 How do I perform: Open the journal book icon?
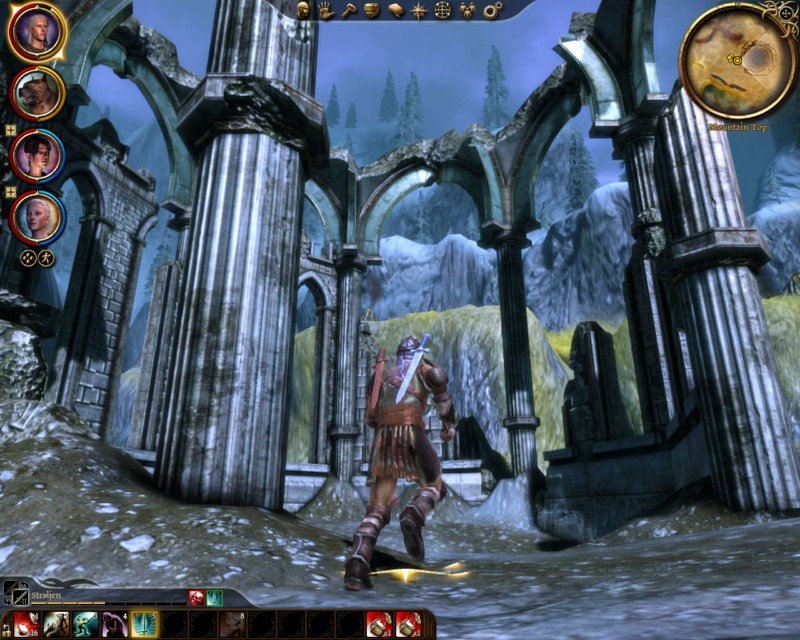(x=395, y=10)
